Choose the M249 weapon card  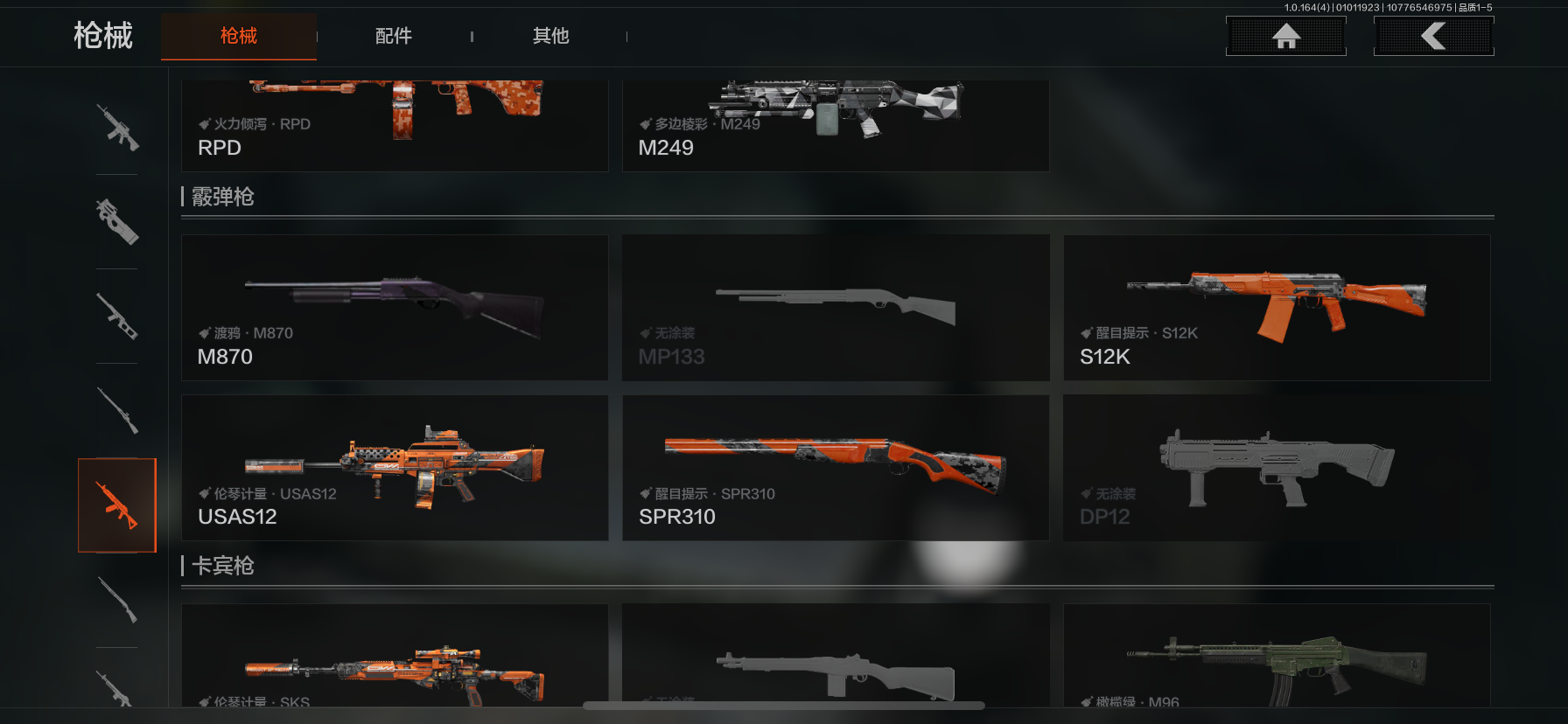[x=836, y=126]
